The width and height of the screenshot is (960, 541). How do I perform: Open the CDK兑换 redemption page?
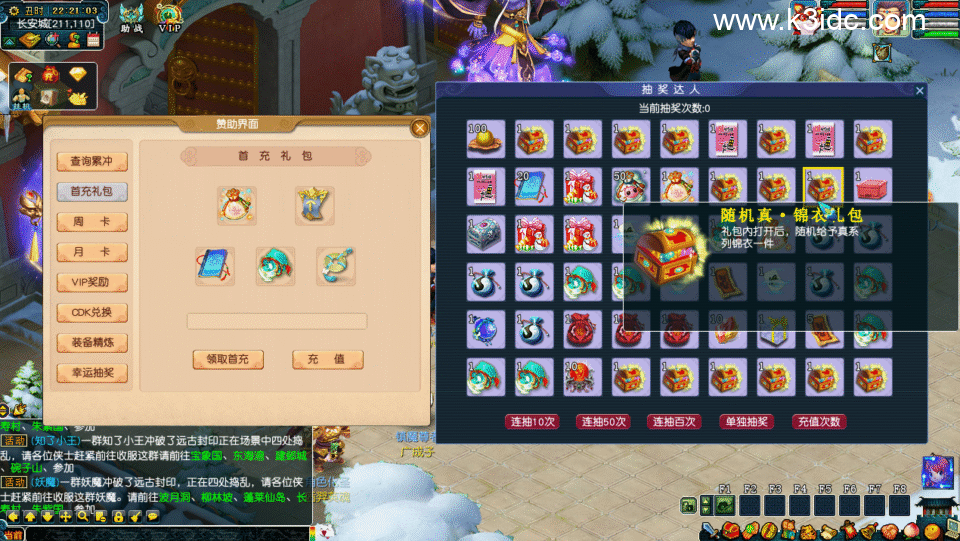pyautogui.click(x=92, y=312)
